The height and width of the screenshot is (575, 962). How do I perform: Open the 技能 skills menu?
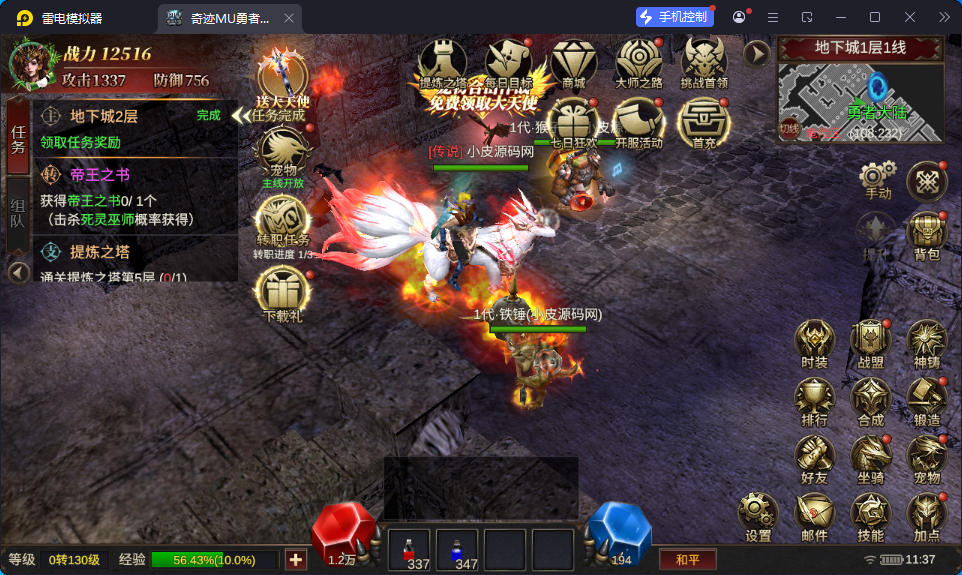click(870, 514)
